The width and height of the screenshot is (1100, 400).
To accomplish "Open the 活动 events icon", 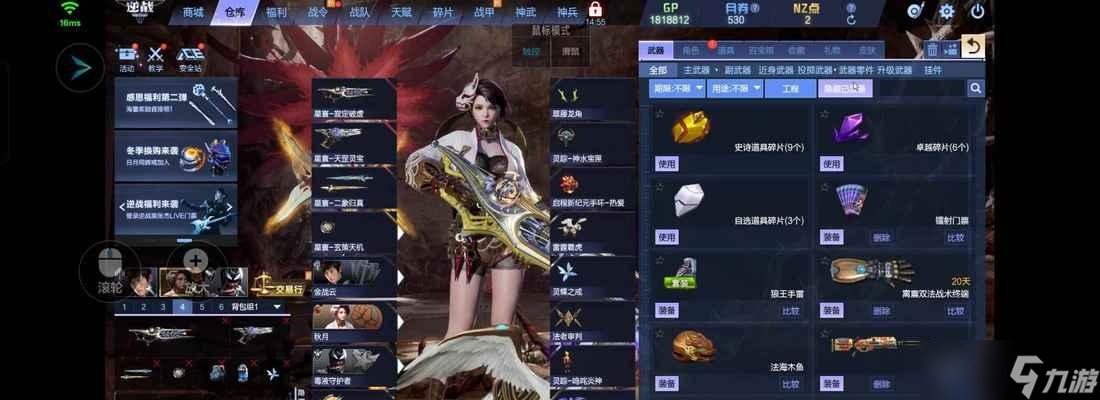I will 127,60.
